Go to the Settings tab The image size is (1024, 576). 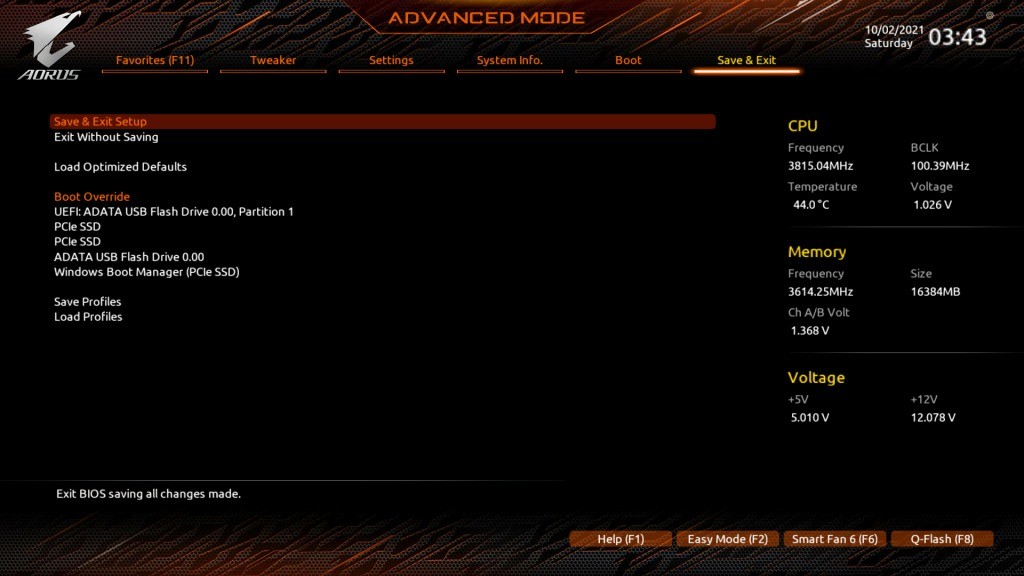pos(391,61)
